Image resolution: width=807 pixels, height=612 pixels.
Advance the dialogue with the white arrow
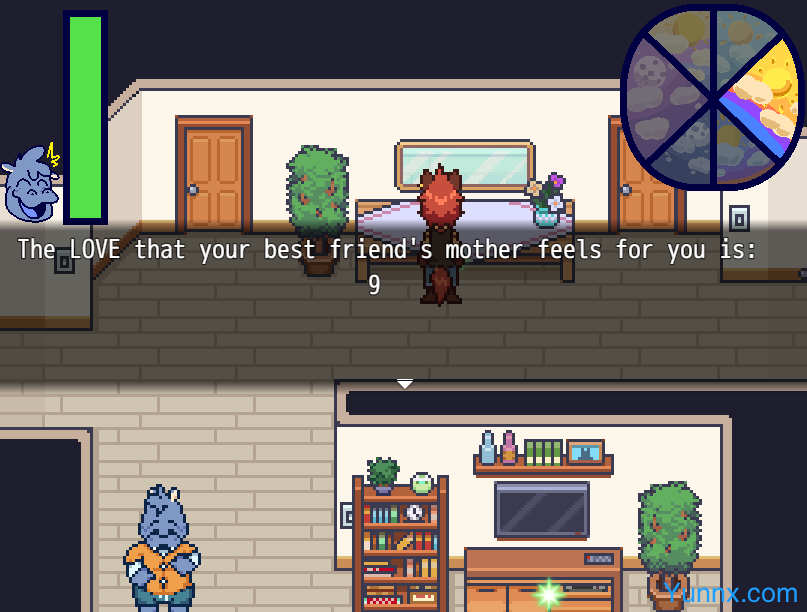405,383
